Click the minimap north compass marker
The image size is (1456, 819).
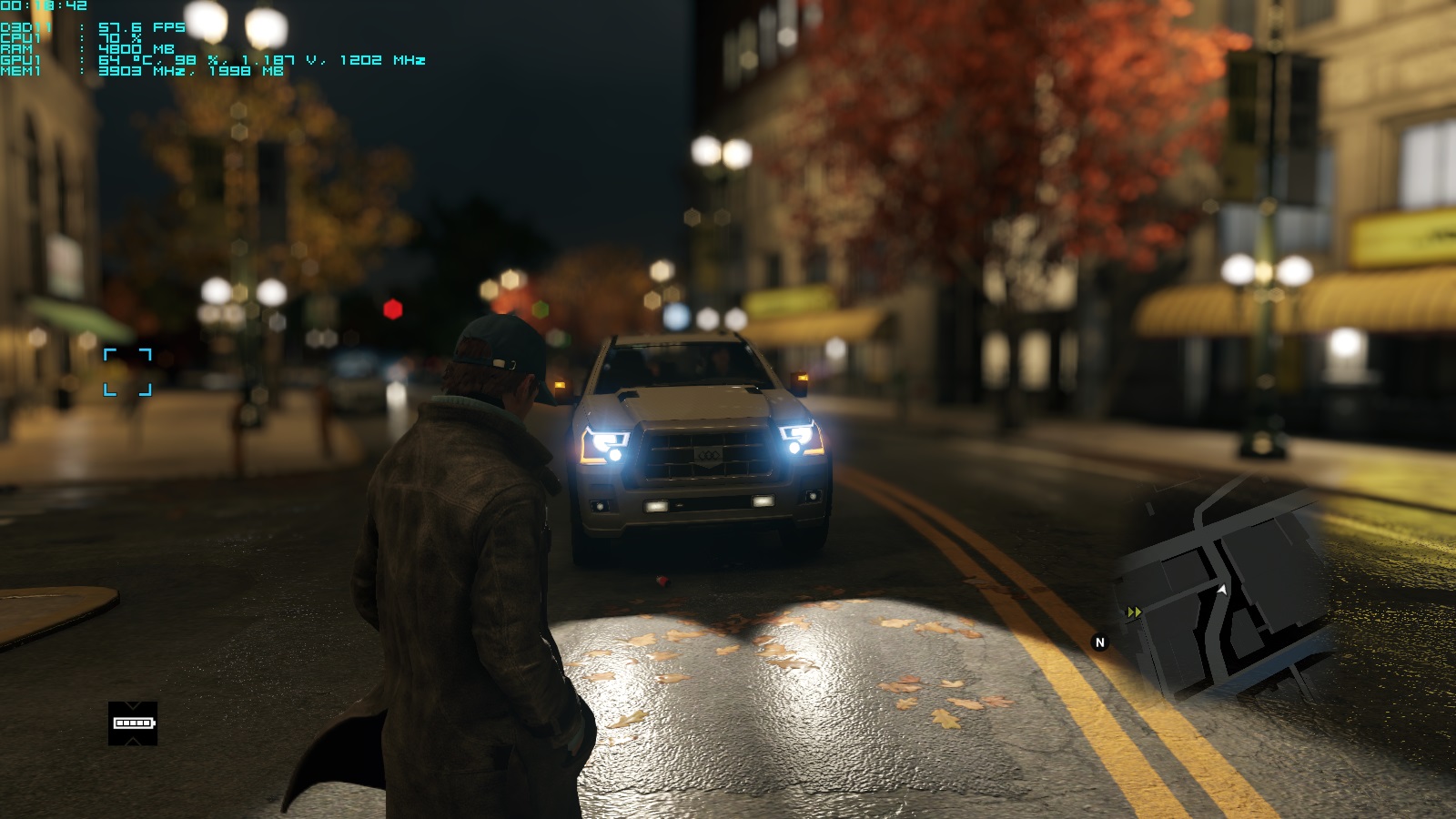pyautogui.click(x=1099, y=642)
